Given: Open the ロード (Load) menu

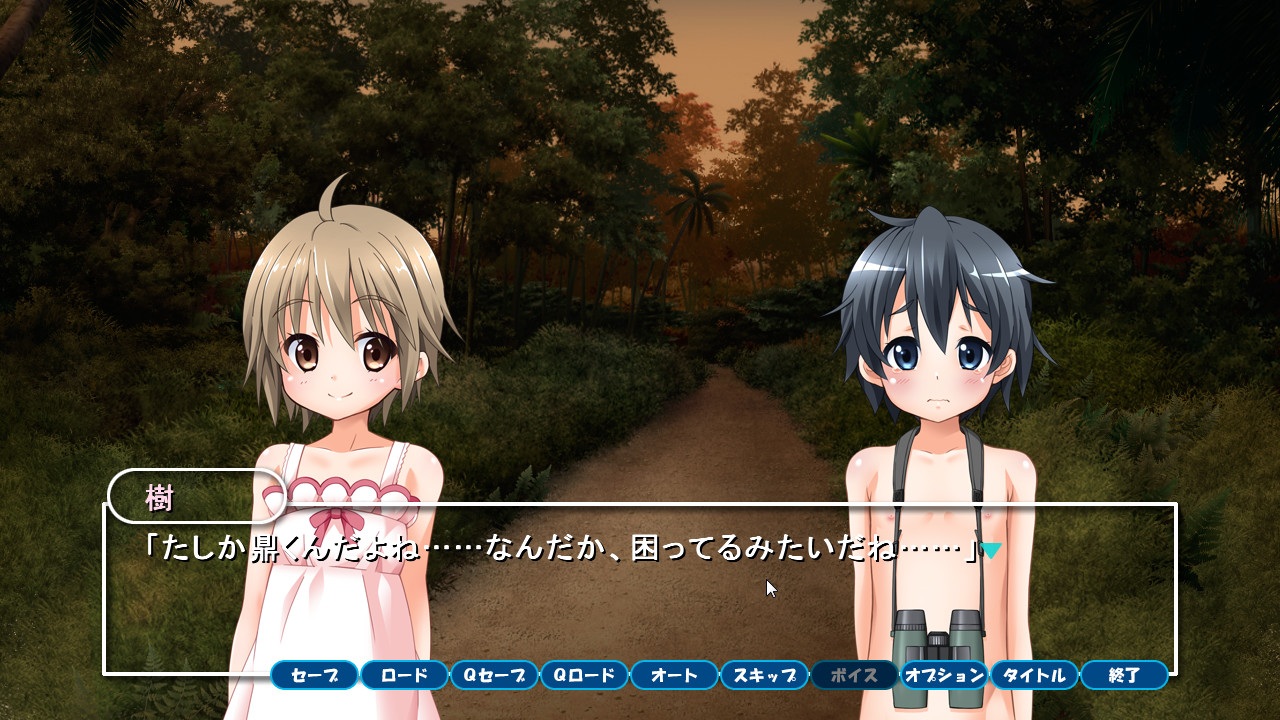Looking at the screenshot, I should tap(404, 675).
